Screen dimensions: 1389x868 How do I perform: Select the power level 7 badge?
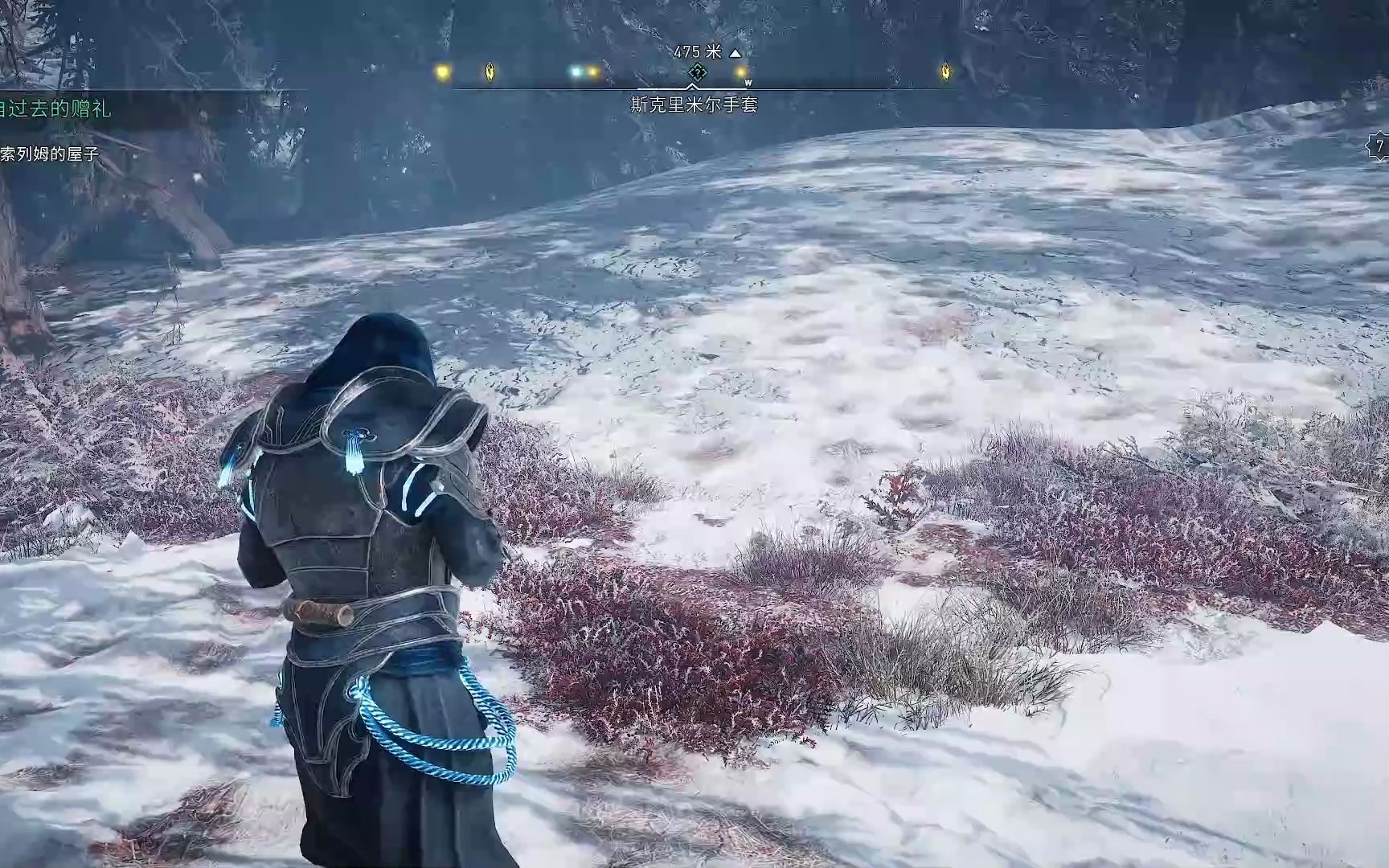[x=1378, y=145]
